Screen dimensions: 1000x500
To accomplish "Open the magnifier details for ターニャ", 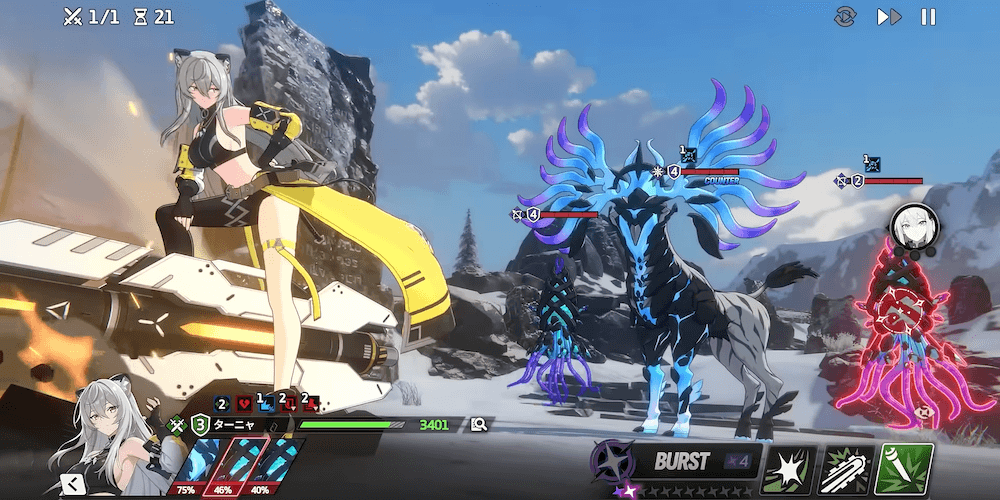I will coord(479,425).
